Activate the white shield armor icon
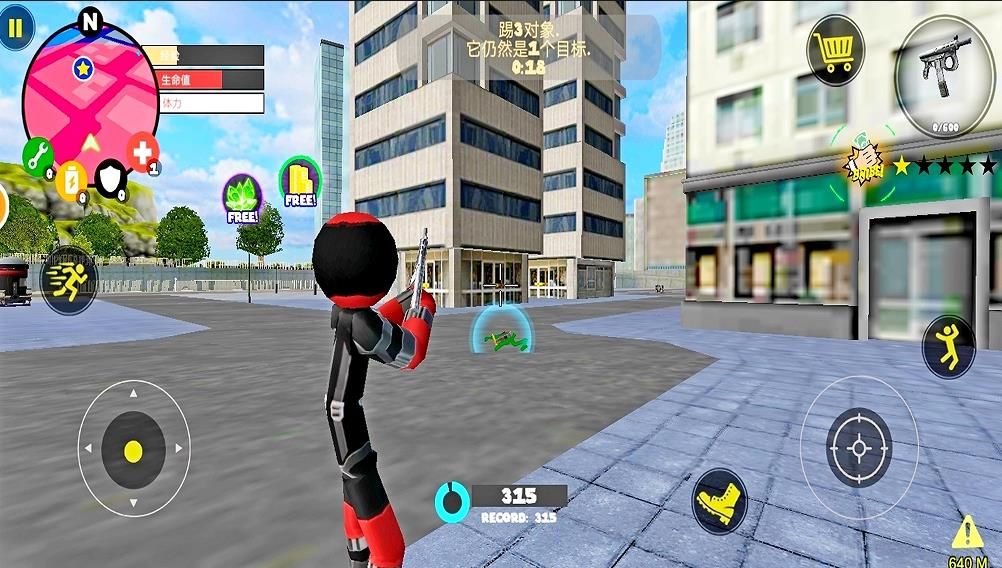Image resolution: width=1002 pixels, height=568 pixels. pos(111,178)
